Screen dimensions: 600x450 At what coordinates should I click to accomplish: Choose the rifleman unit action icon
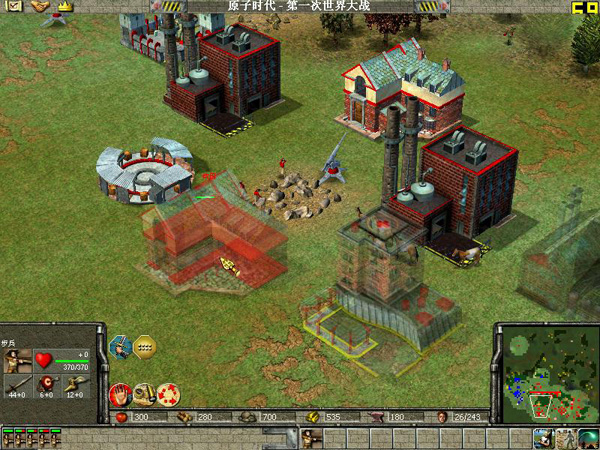[x=121, y=347]
